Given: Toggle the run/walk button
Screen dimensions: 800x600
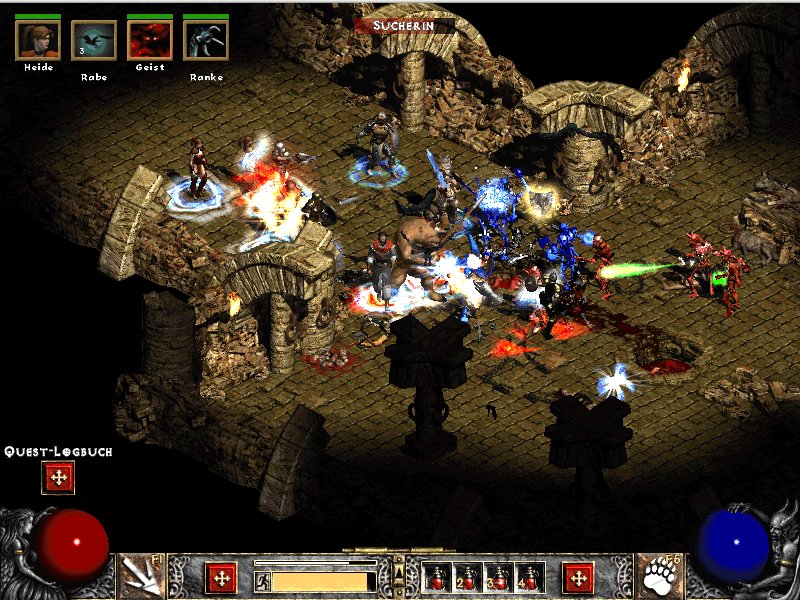Looking at the screenshot, I should [262, 580].
